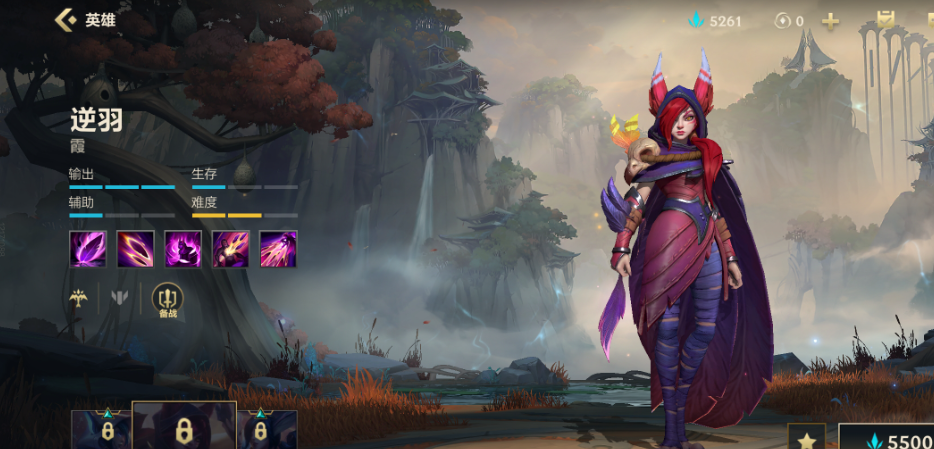View the golden slash ability icon

point(135,248)
